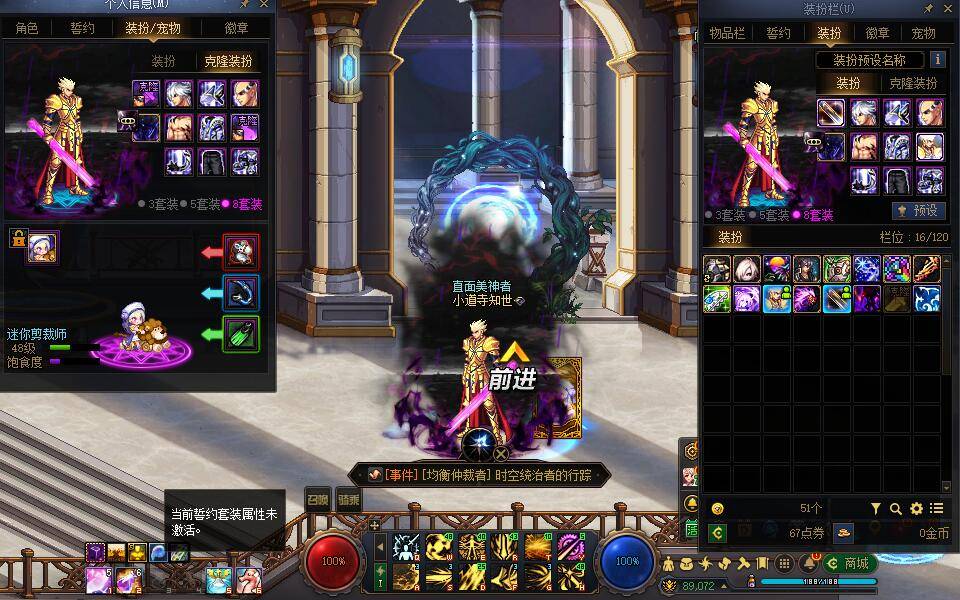This screenshot has width=960, height=600.
Task: Select the blue pet equipment slot
Action: [x=241, y=293]
